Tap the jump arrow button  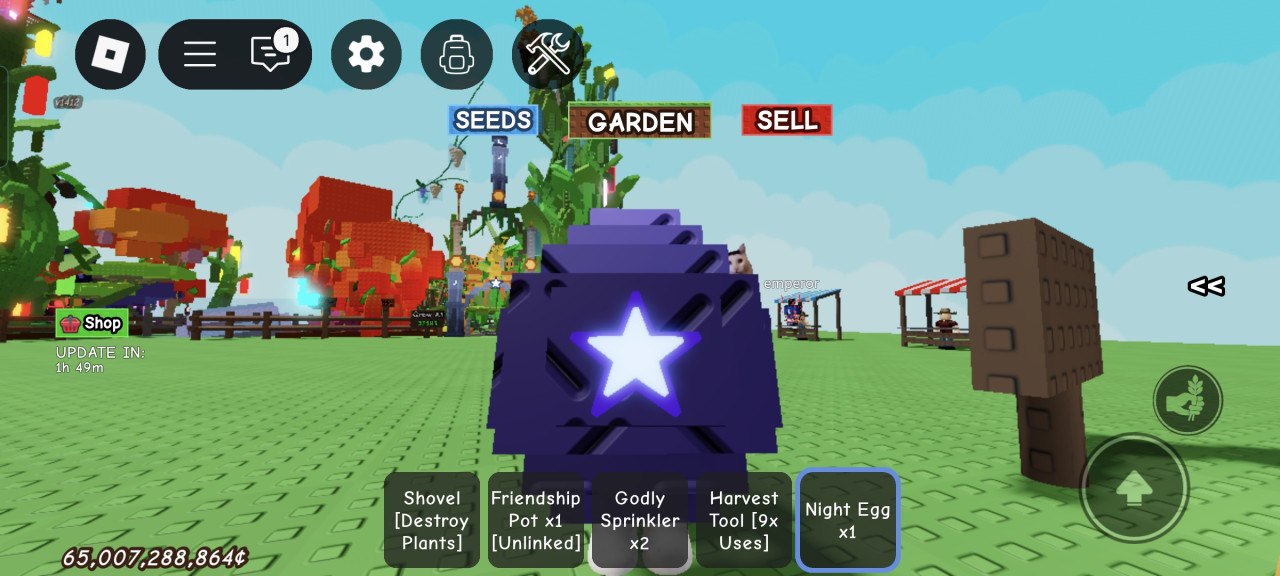[x=1134, y=488]
